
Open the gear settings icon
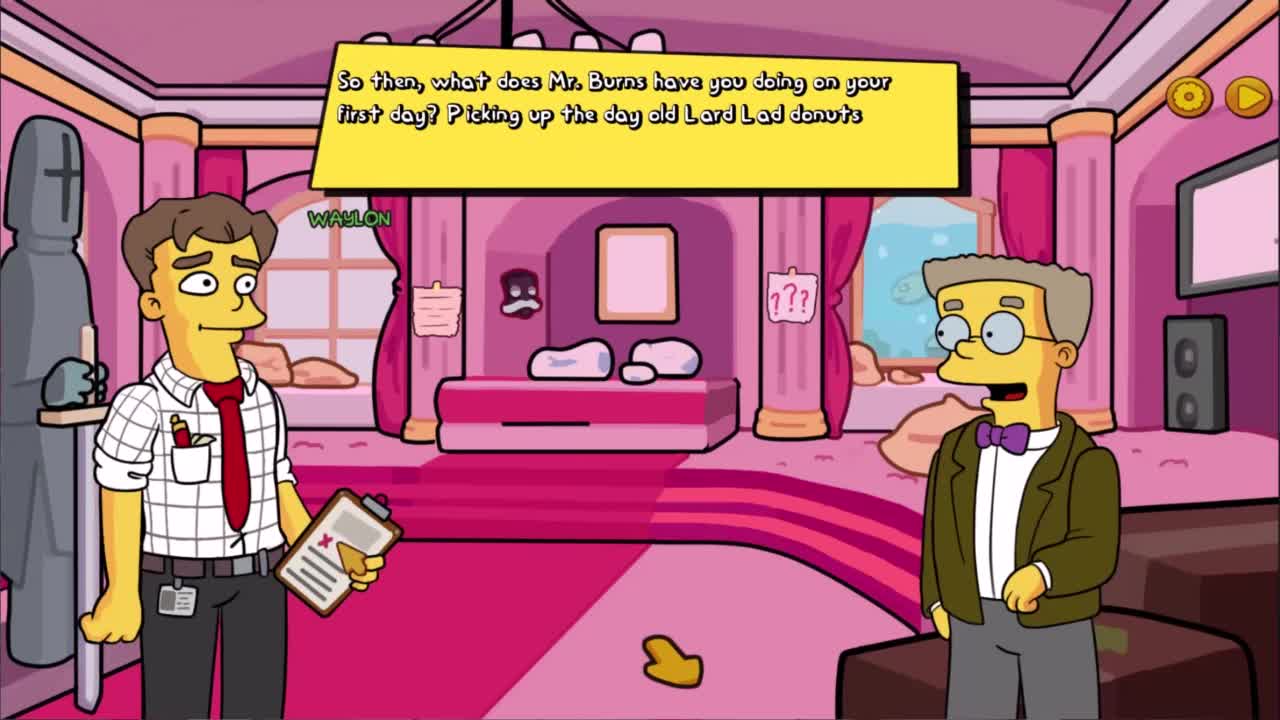pos(1189,97)
